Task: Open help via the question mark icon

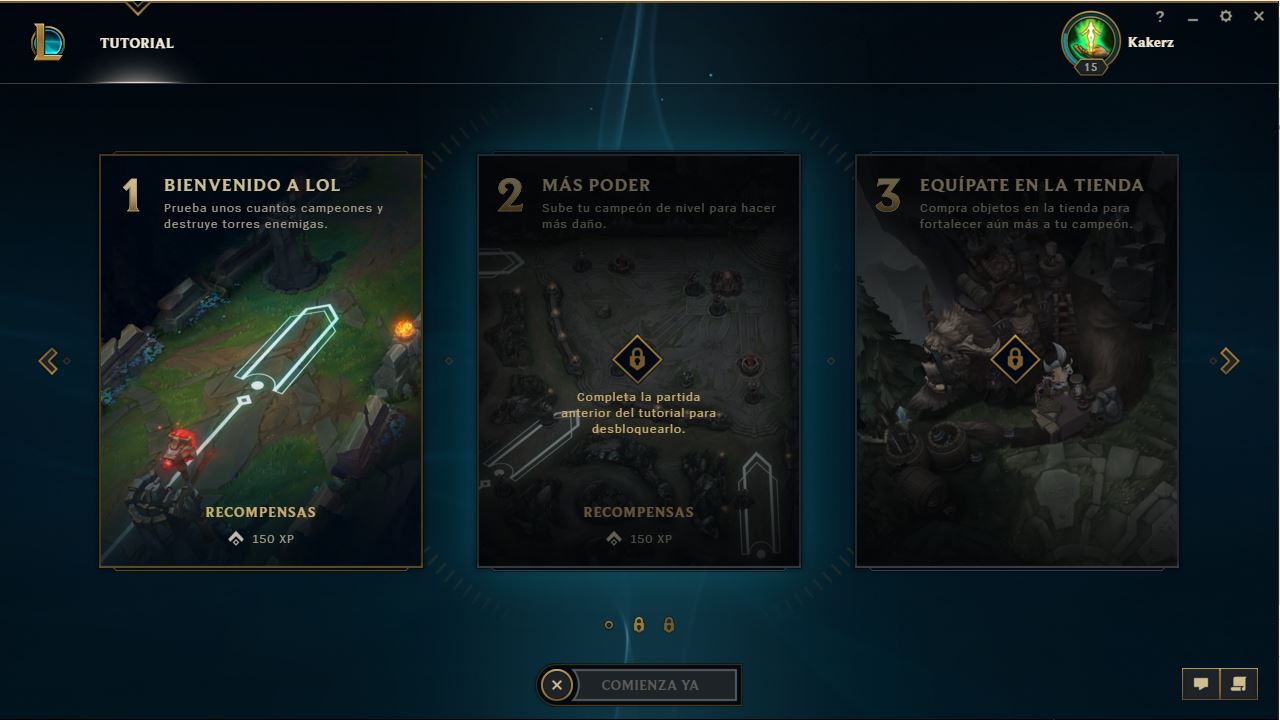Action: [x=1159, y=16]
